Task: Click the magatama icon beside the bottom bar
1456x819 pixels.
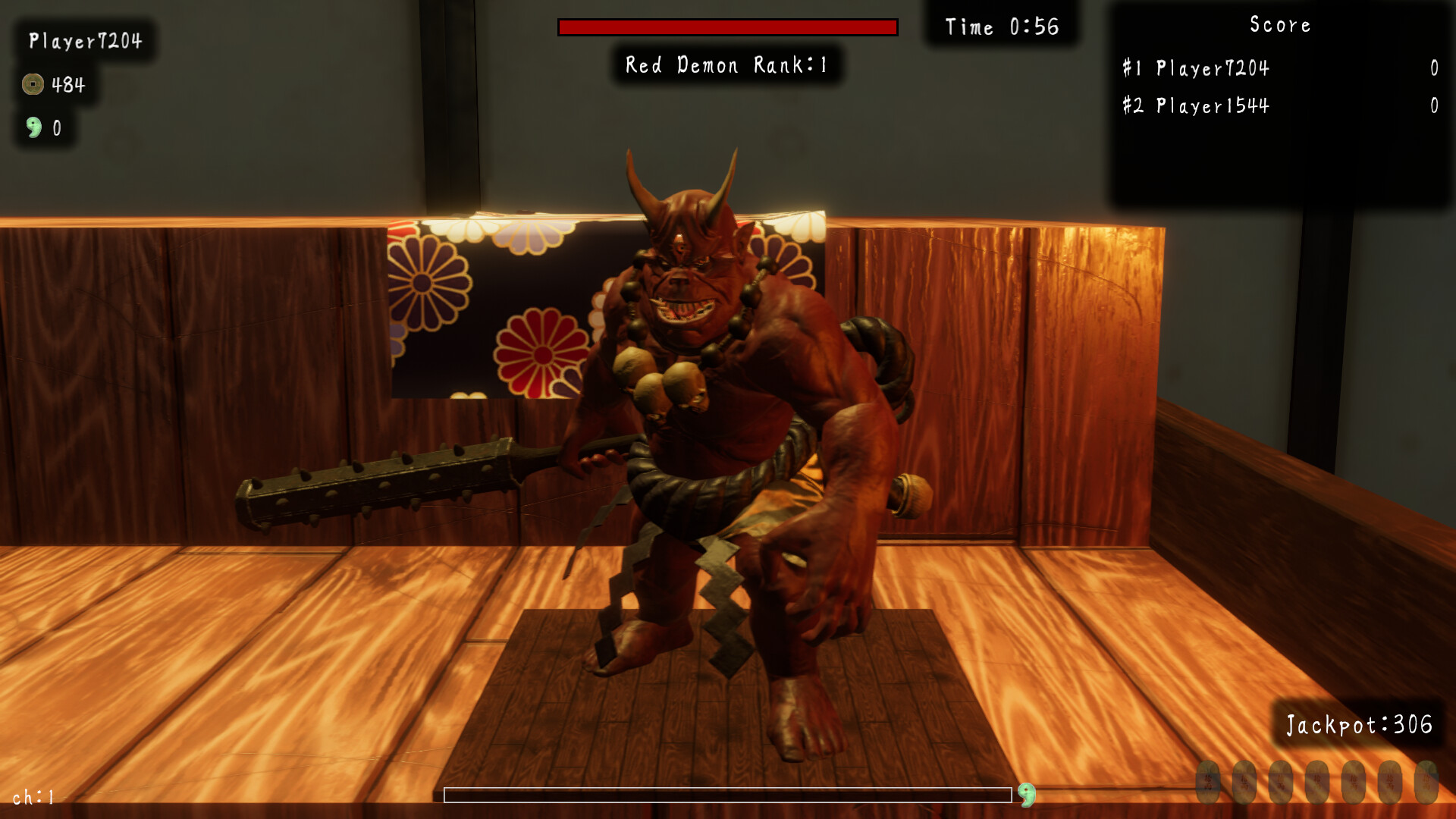Action: [x=1028, y=792]
